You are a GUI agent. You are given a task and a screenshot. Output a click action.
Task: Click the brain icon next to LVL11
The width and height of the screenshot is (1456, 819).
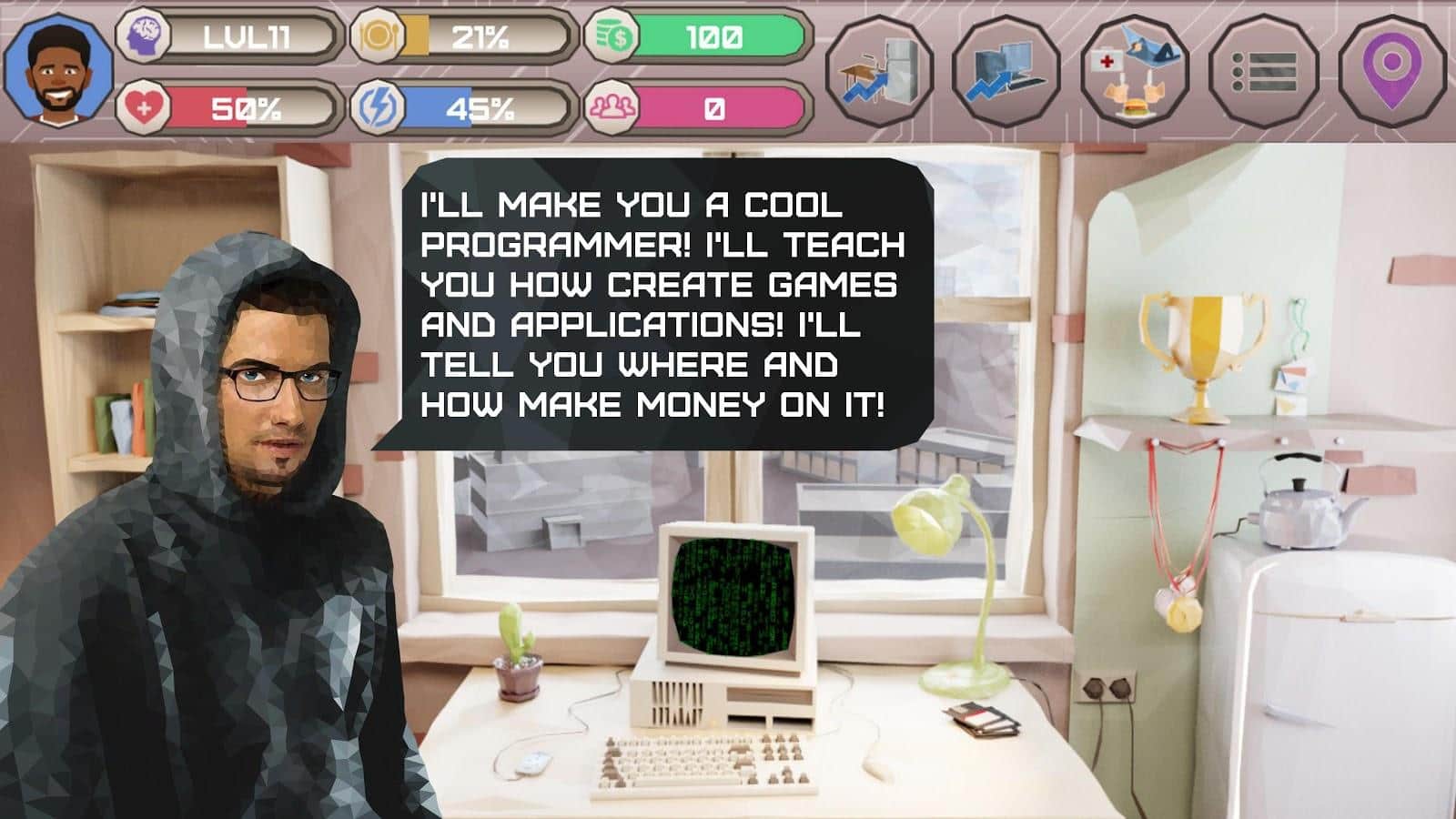(x=146, y=35)
